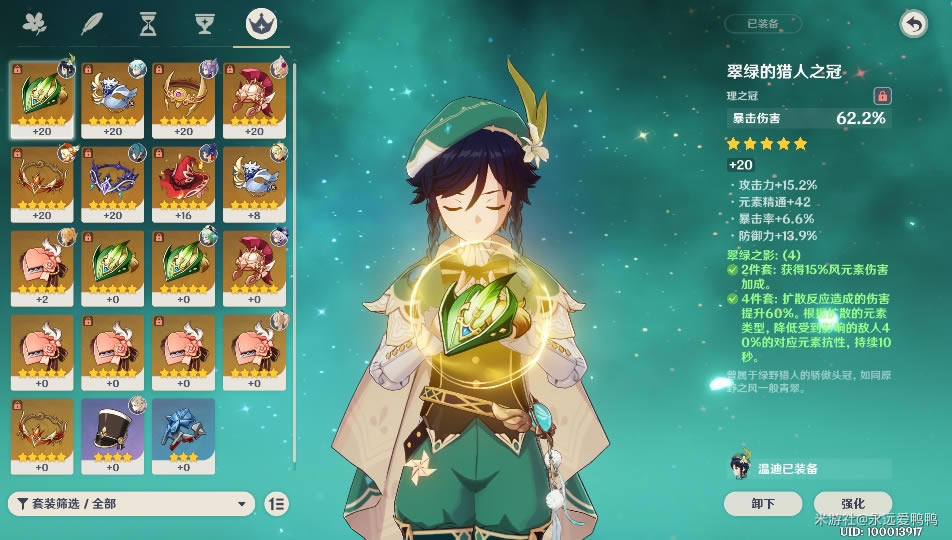Select the hourglass sands tab
The width and height of the screenshot is (952, 540).
tap(148, 23)
